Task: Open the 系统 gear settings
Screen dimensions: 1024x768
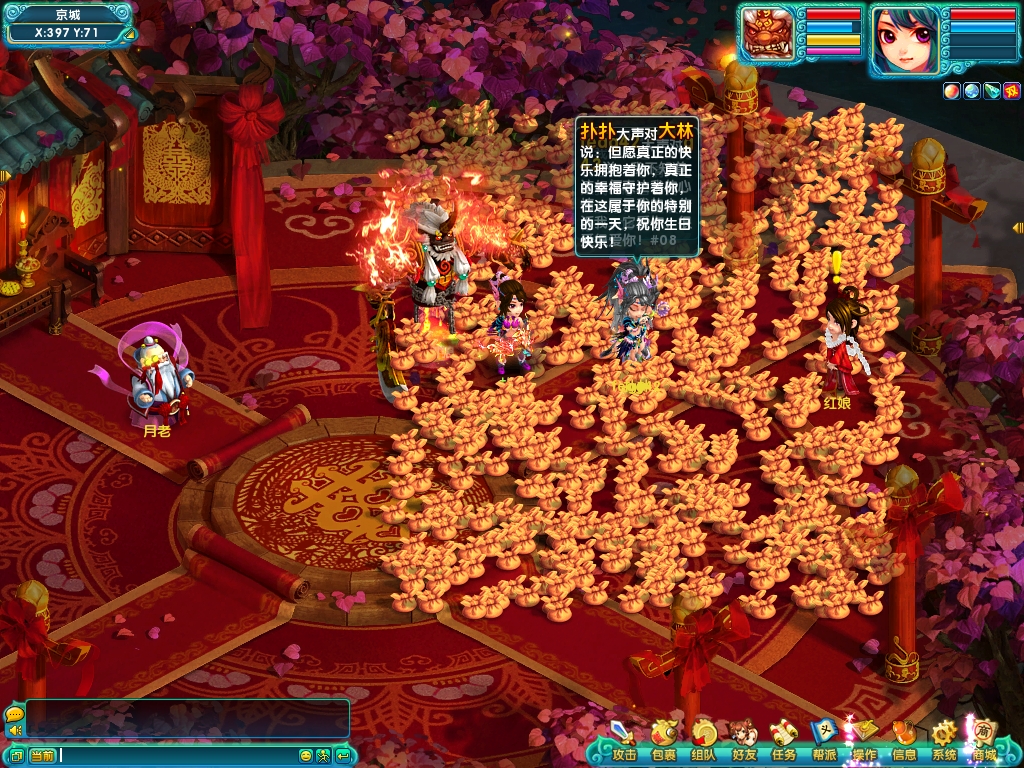Action: pos(944,741)
